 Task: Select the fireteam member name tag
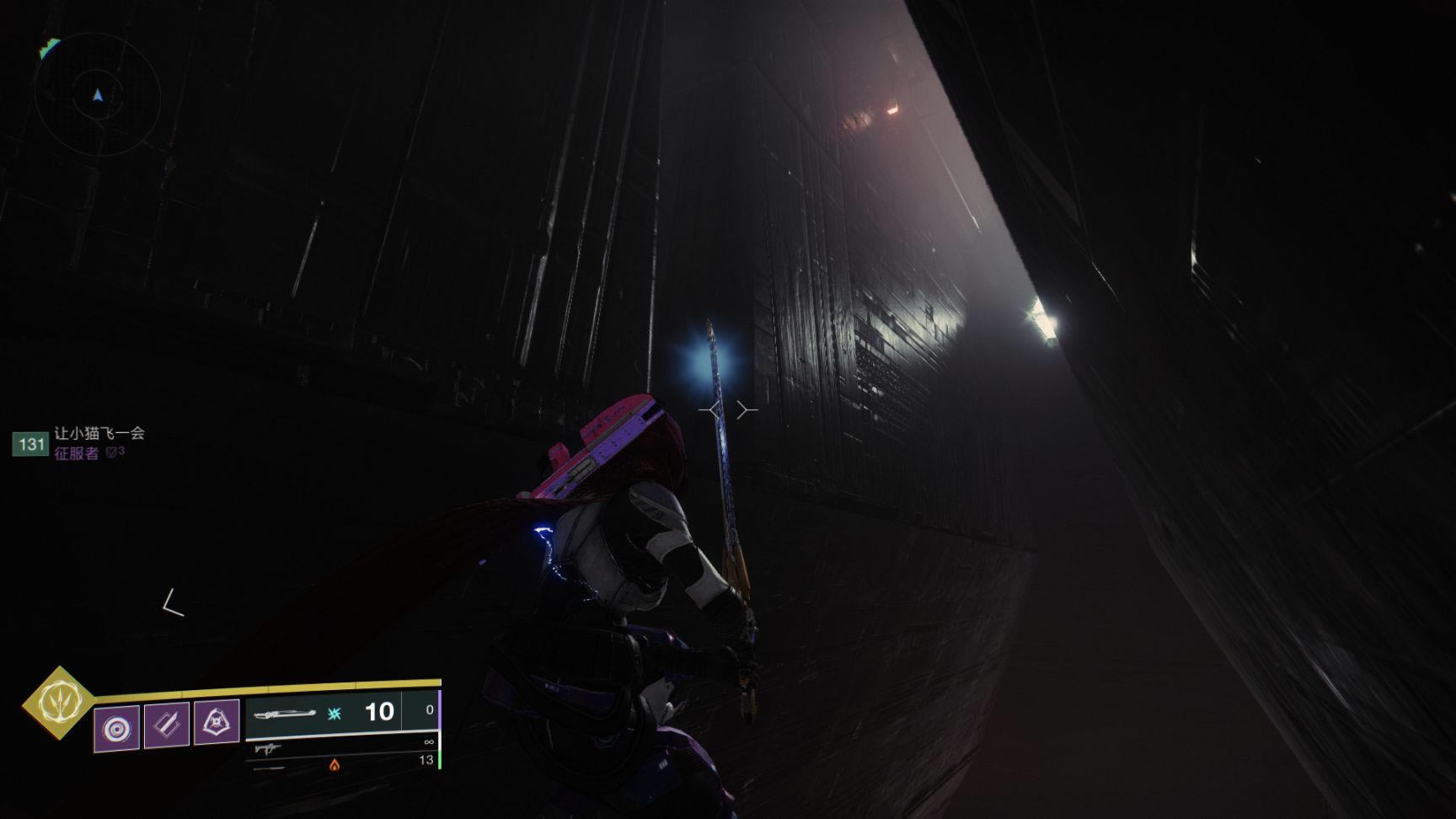pyautogui.click(x=99, y=434)
